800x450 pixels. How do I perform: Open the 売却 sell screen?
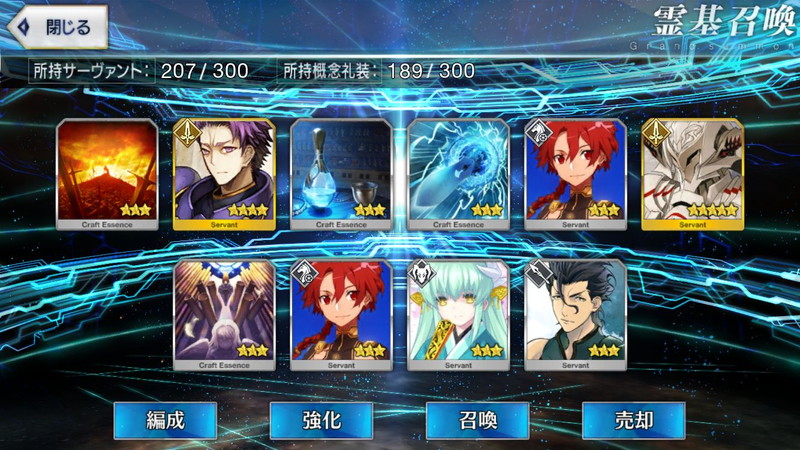(x=633, y=420)
